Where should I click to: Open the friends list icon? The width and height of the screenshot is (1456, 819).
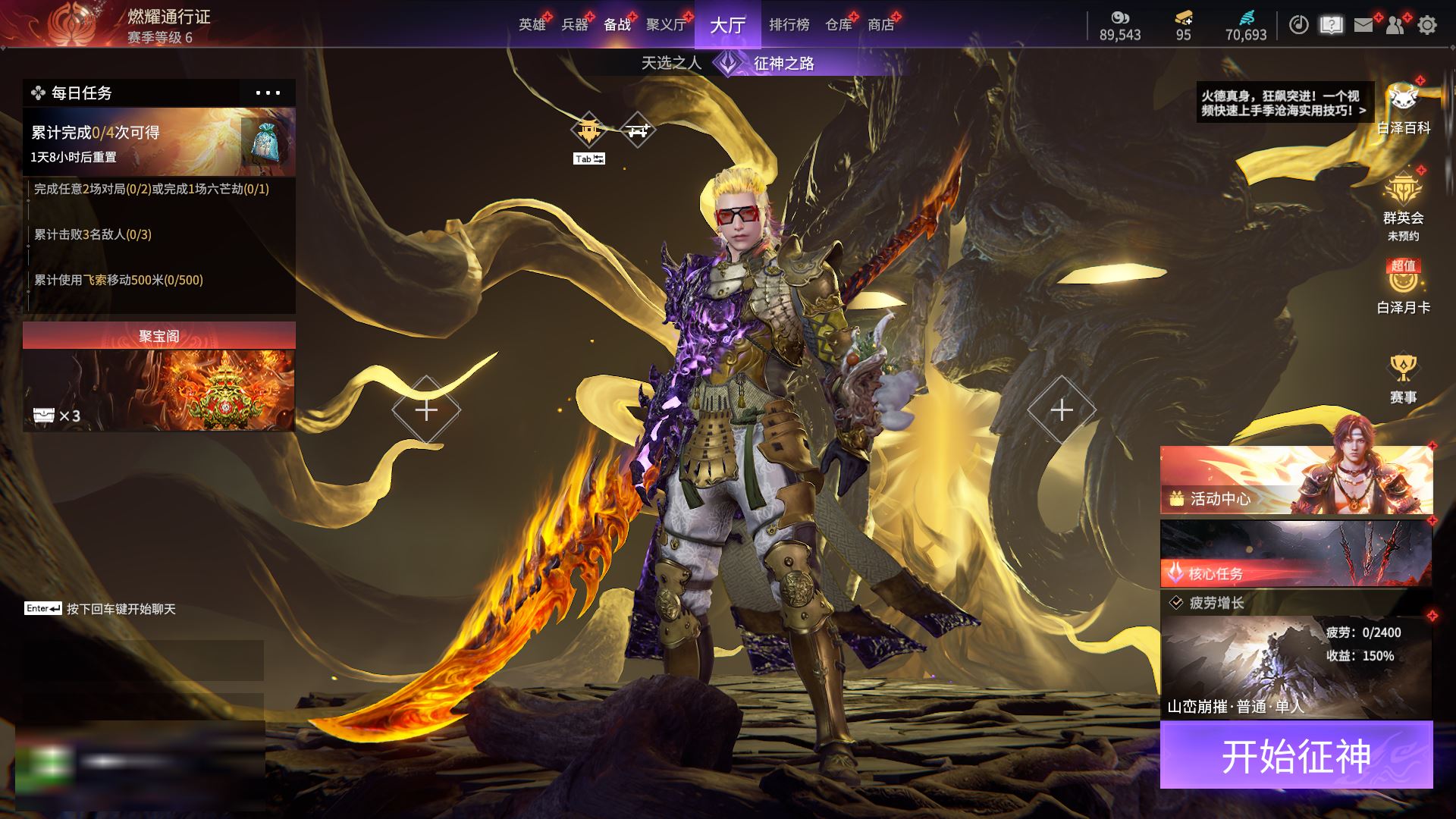coord(1395,26)
